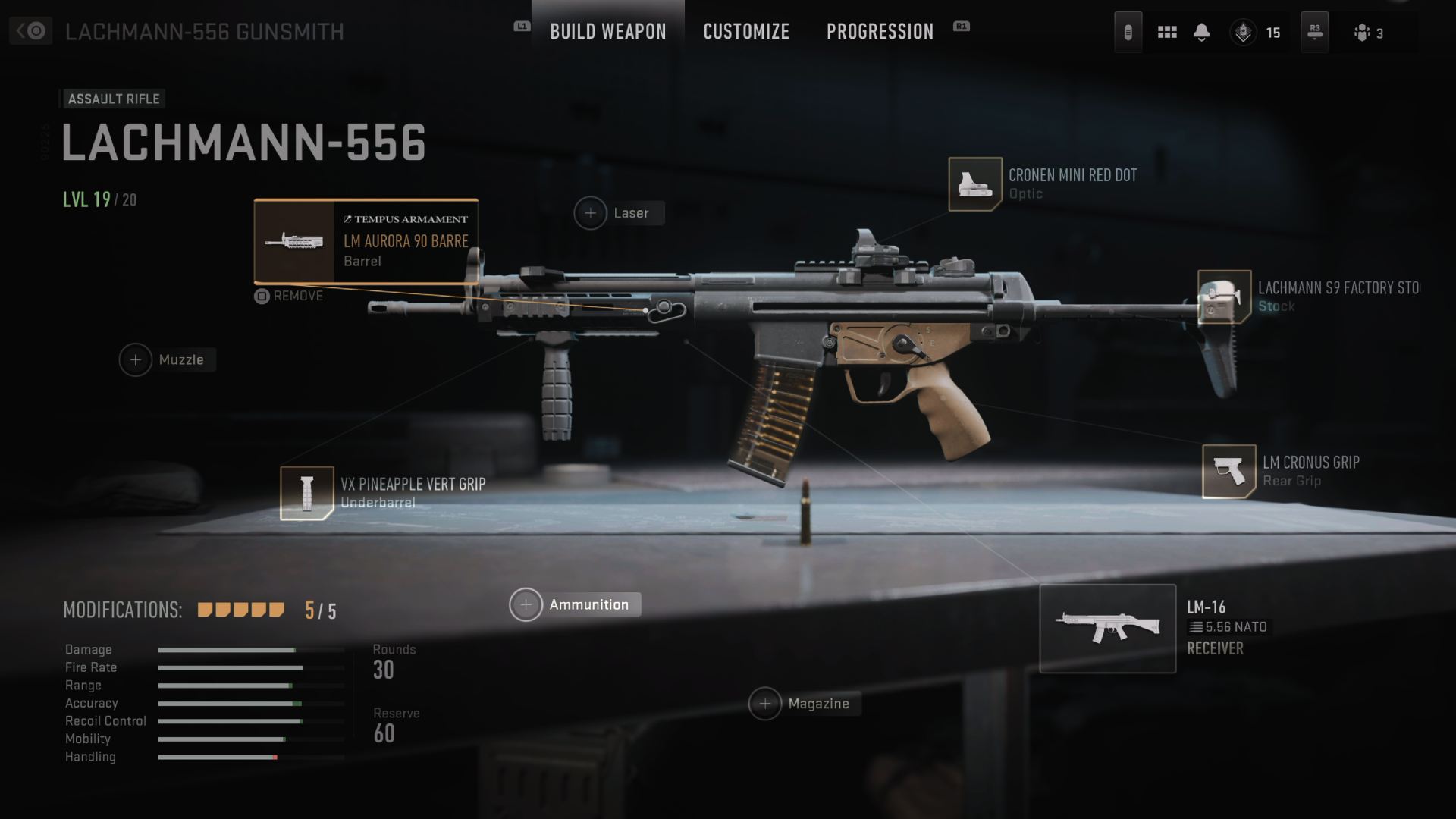This screenshot has width=1456, height=819.
Task: Open the Customize tab
Action: [x=746, y=32]
